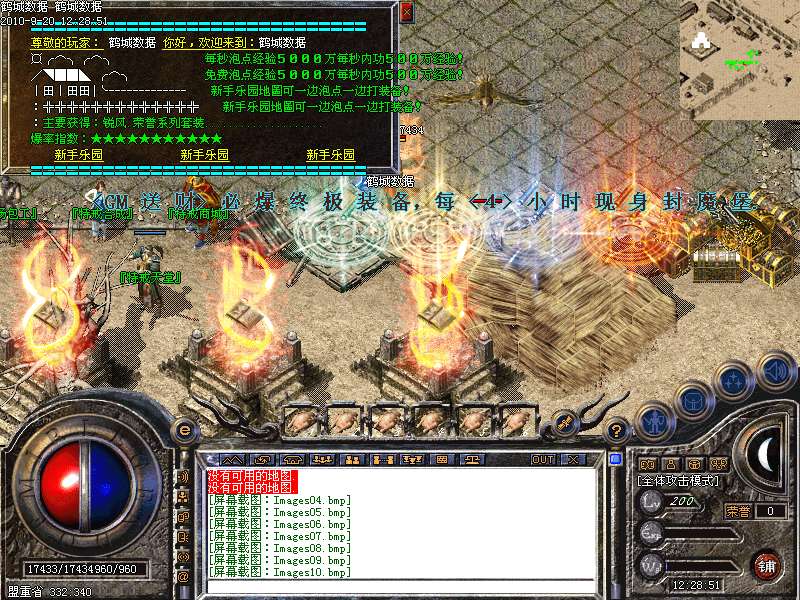Click the round "e" button beside the chat
Screen dimensions: 800x600
(184, 430)
